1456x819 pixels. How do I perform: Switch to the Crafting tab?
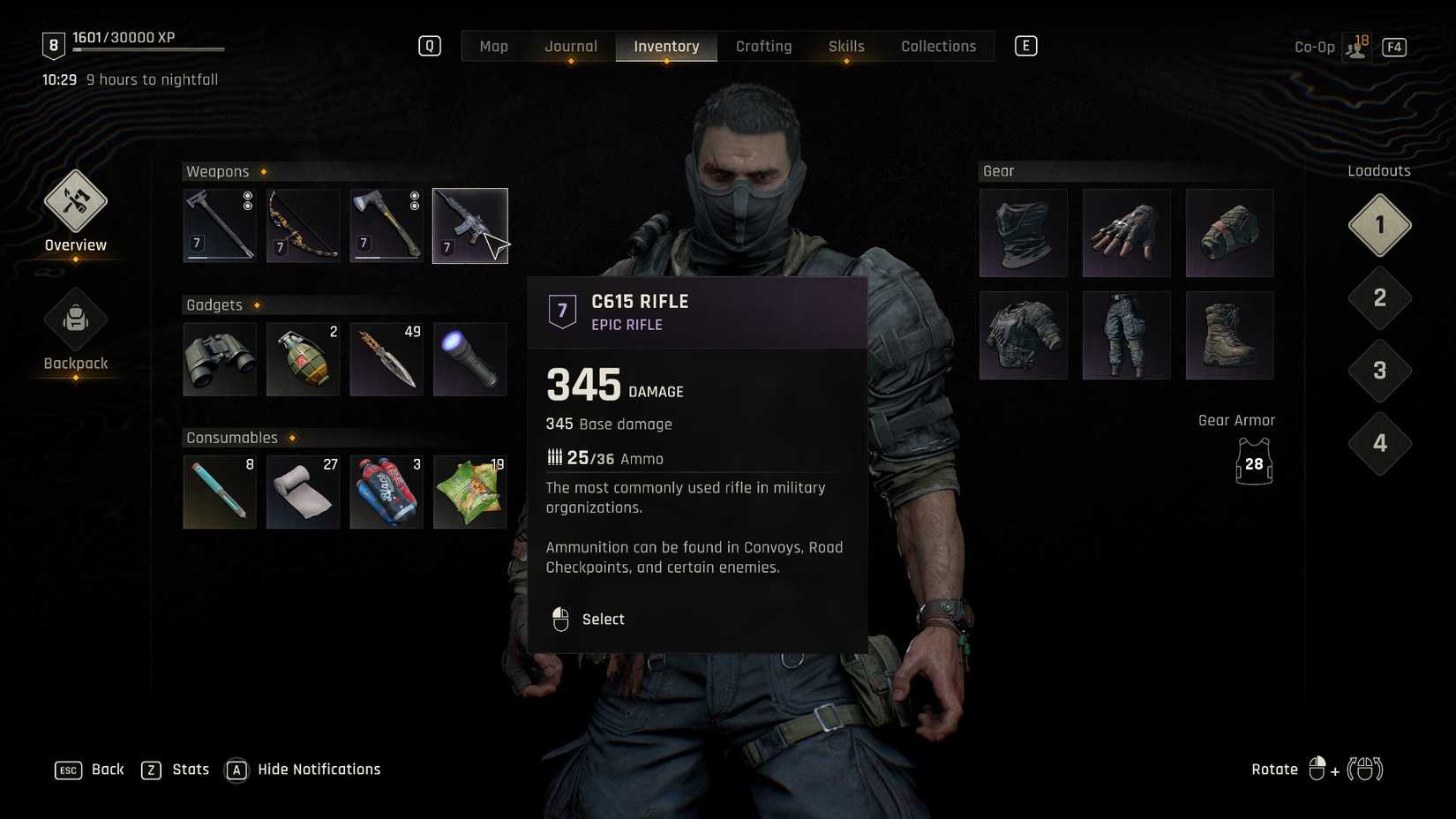[x=763, y=46]
